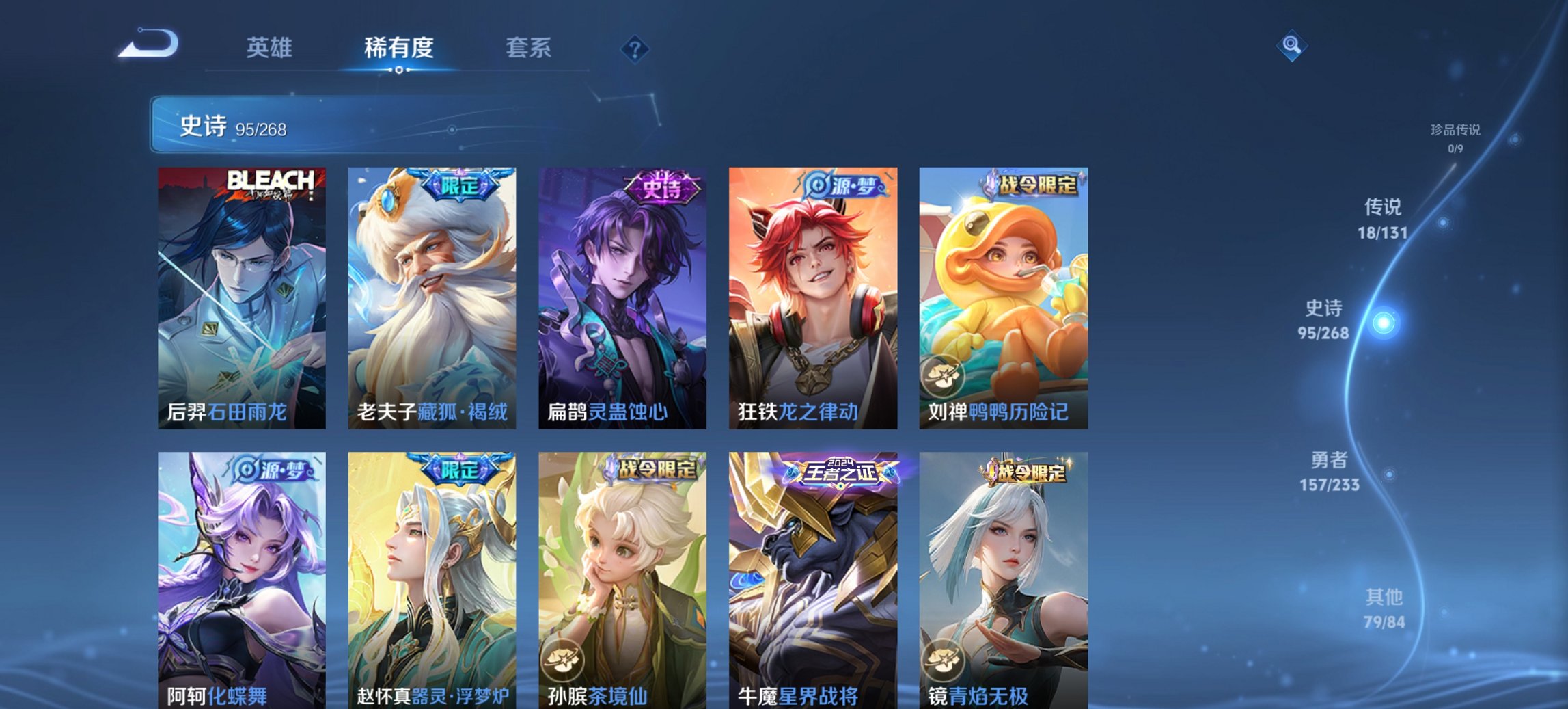
Task: Click the question mark help icon
Action: [x=636, y=48]
